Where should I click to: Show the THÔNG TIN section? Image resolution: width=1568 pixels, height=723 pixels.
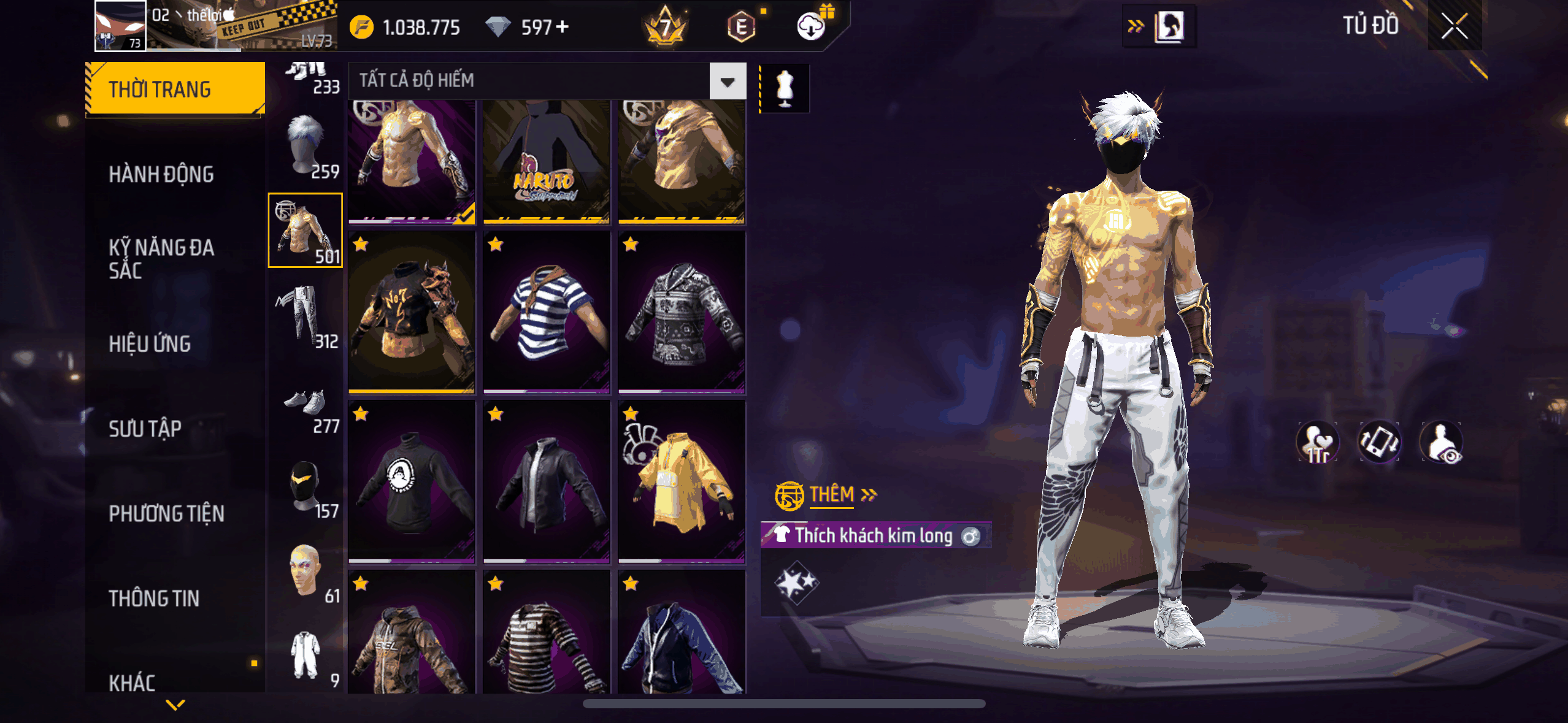click(x=154, y=598)
